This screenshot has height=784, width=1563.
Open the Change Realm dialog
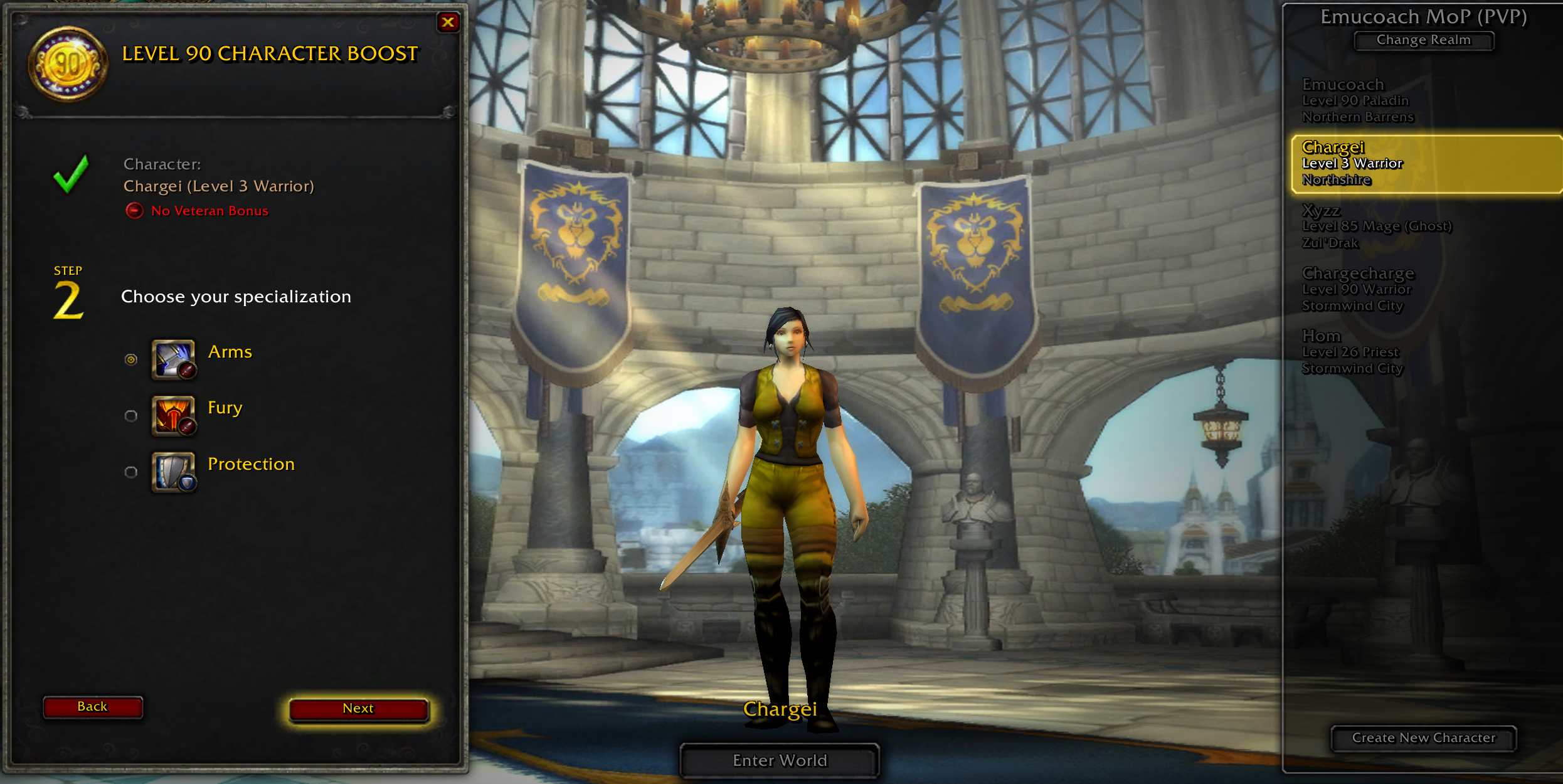(x=1423, y=40)
